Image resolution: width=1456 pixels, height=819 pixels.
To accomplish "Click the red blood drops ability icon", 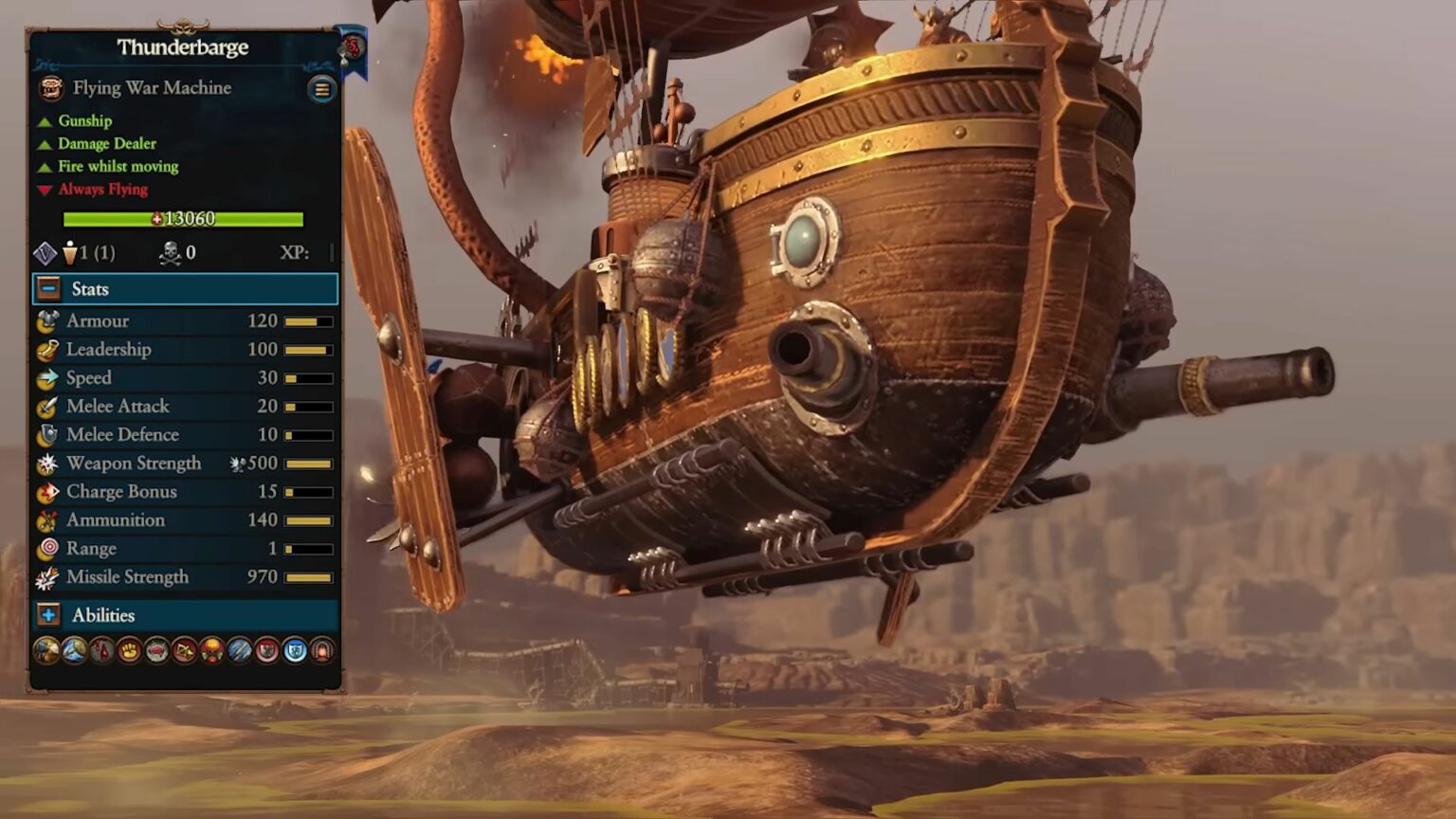I will point(101,650).
